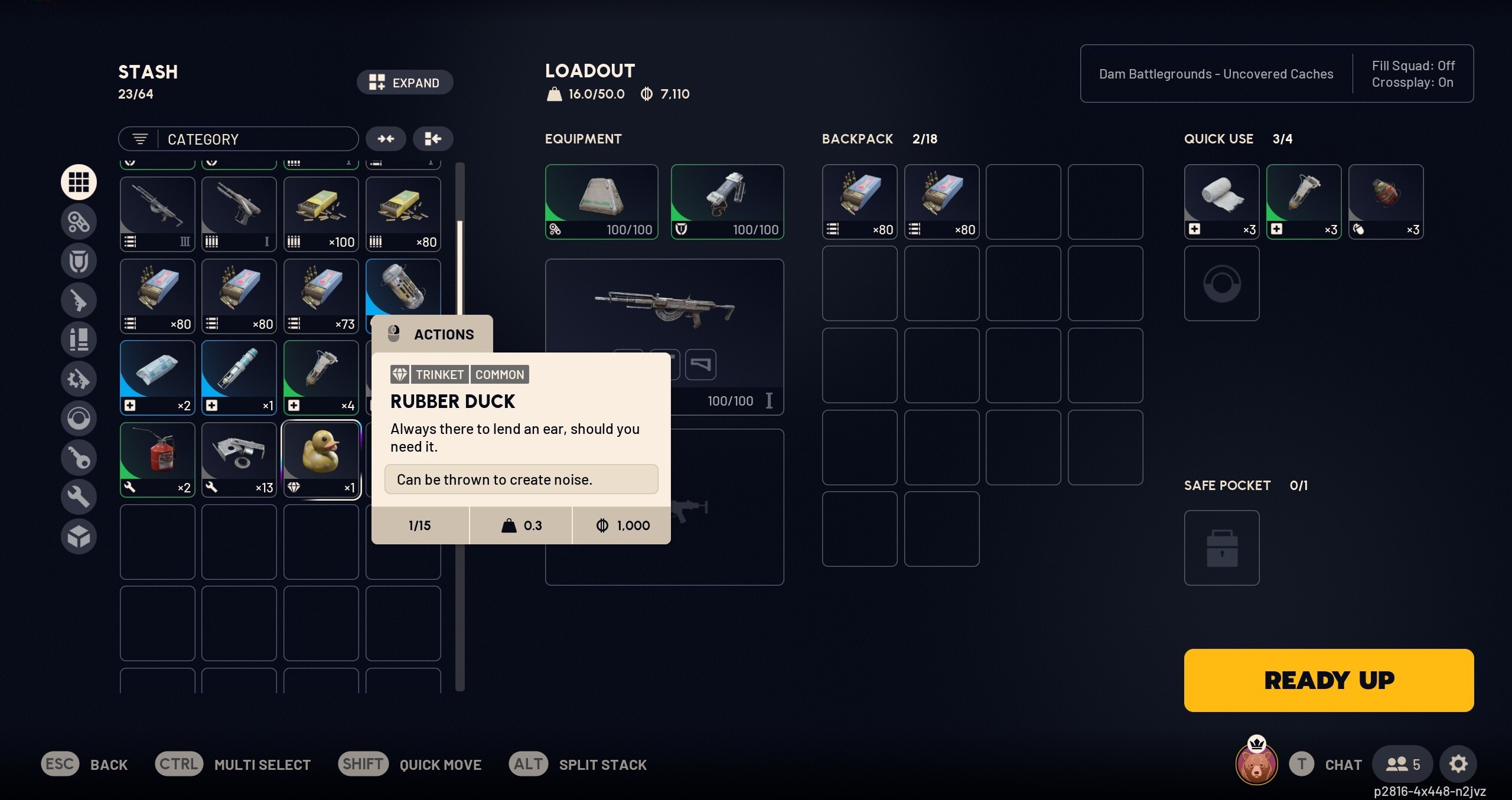The width and height of the screenshot is (1512, 800).
Task: Select the all items grid filter
Action: 79,182
